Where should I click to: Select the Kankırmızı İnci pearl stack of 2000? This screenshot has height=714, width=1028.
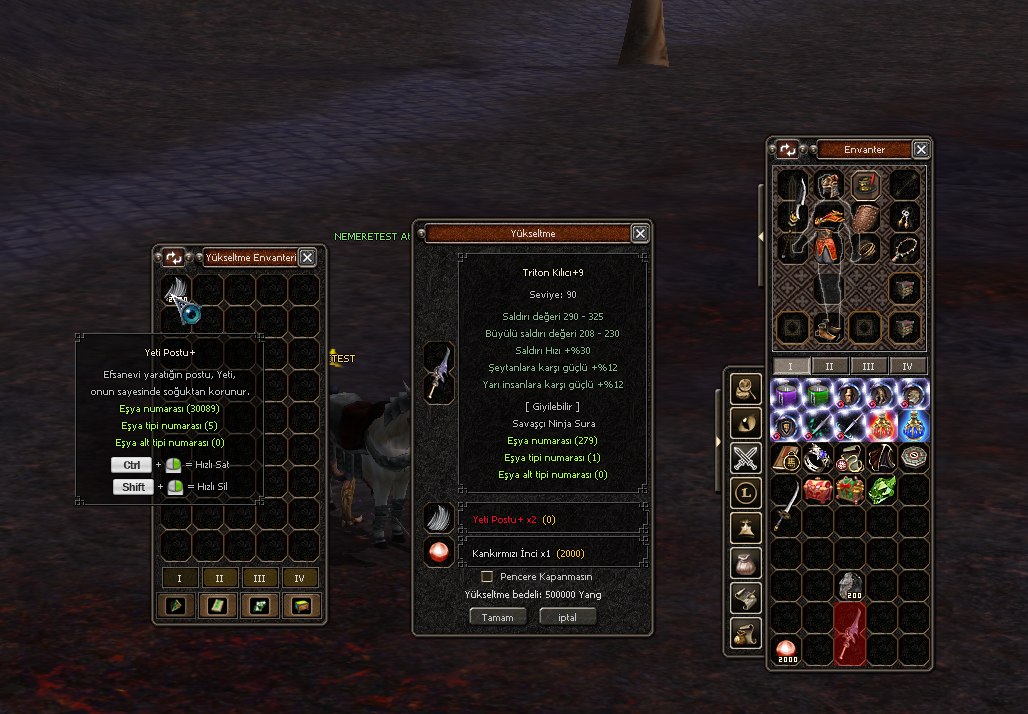tap(787, 650)
